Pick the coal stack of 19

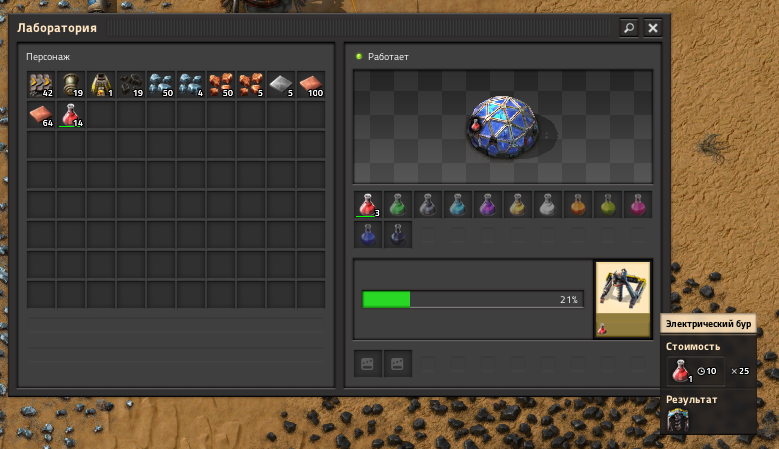(131, 85)
